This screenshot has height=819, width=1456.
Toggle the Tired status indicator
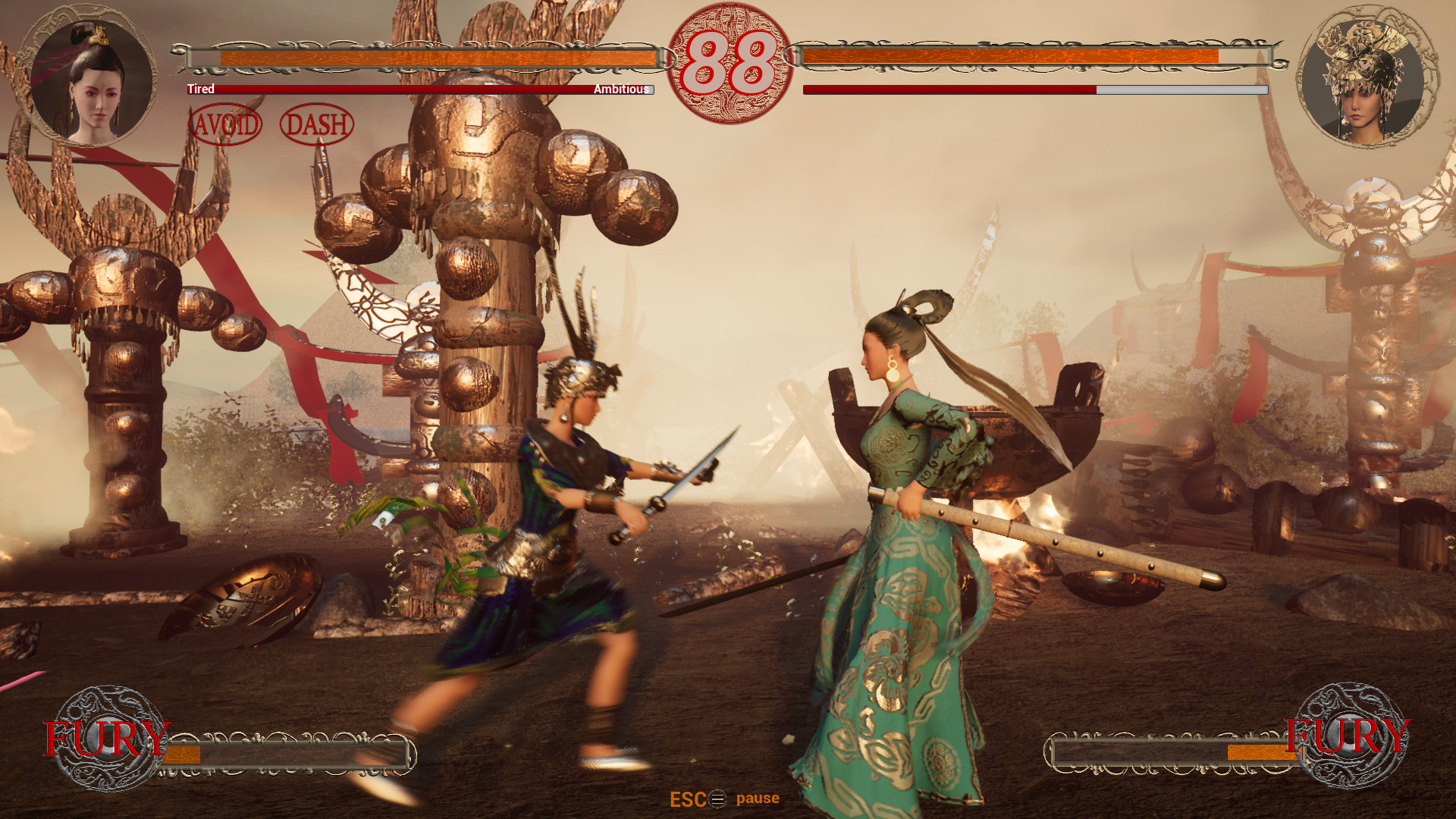click(x=199, y=89)
